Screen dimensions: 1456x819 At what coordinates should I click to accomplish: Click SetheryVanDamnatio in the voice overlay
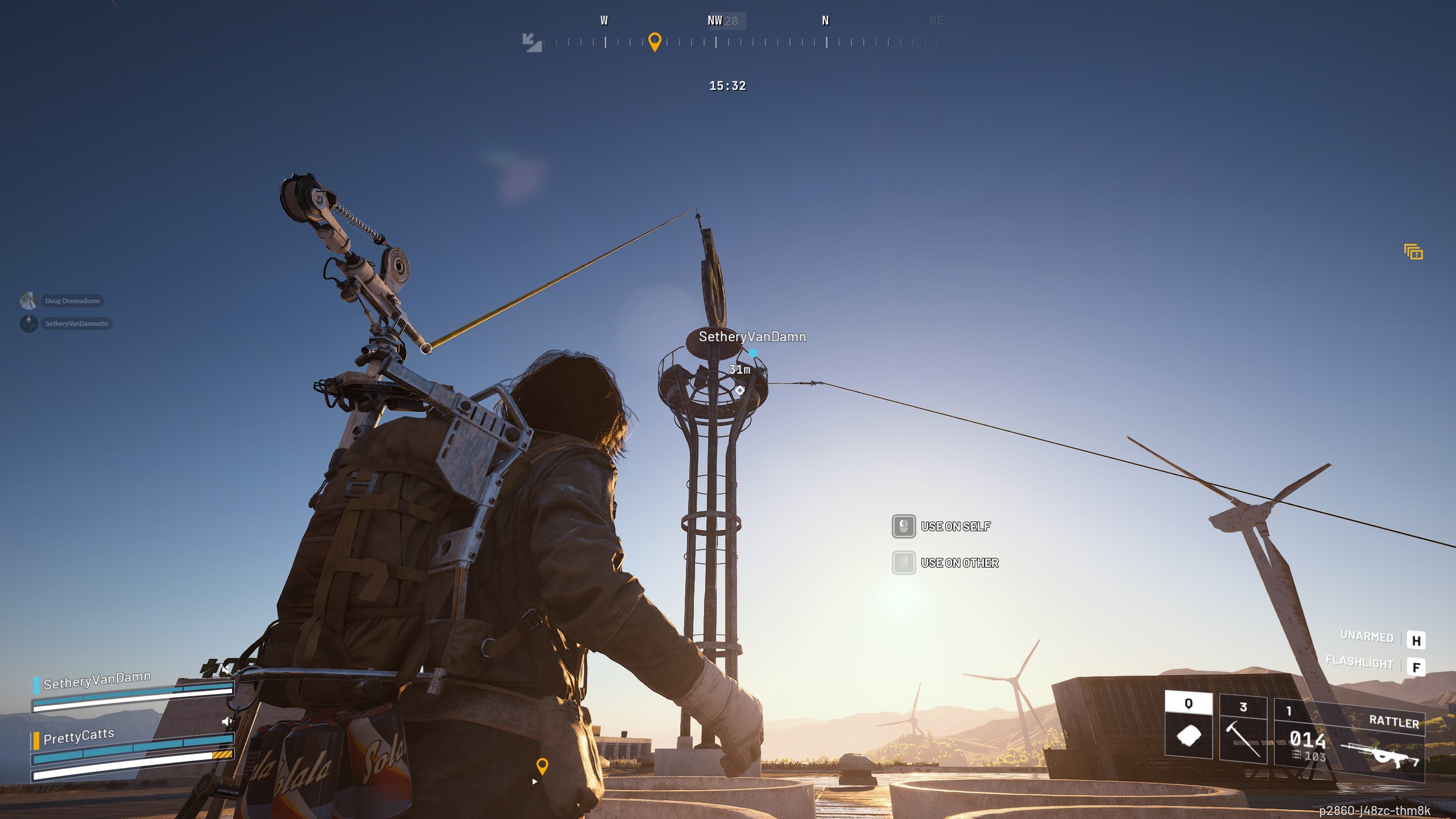pos(76,324)
